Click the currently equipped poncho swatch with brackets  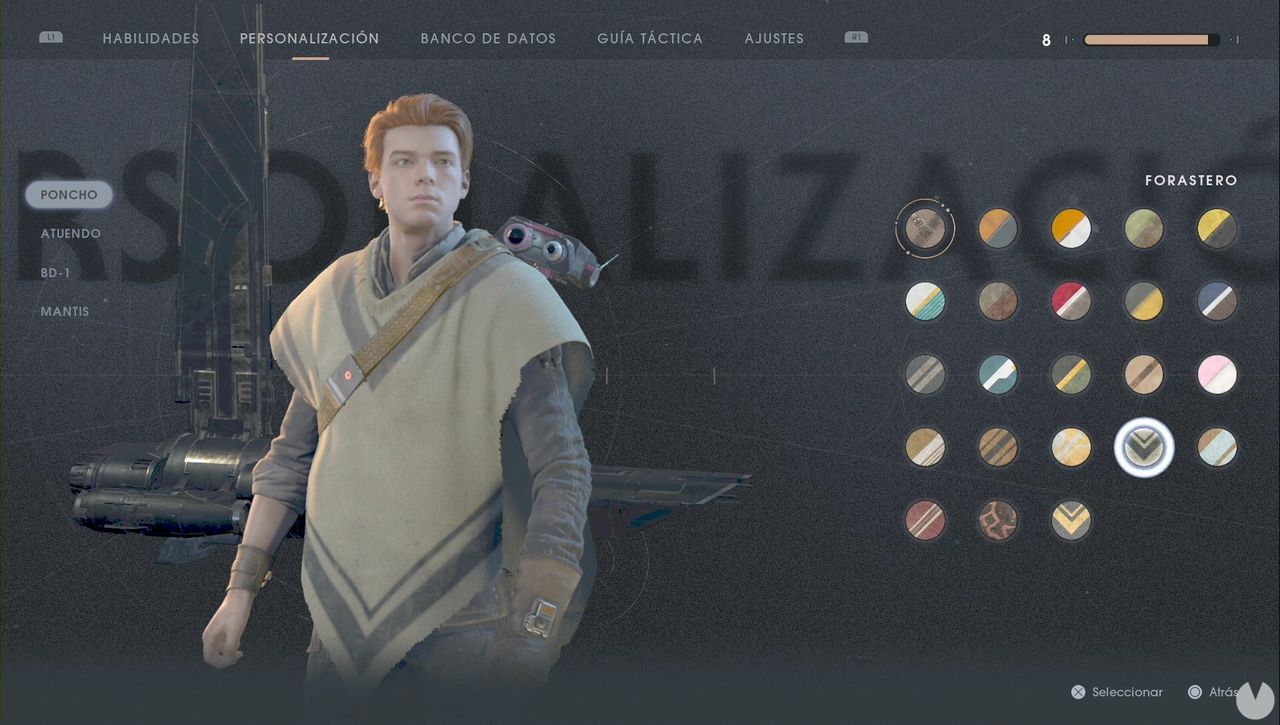925,228
